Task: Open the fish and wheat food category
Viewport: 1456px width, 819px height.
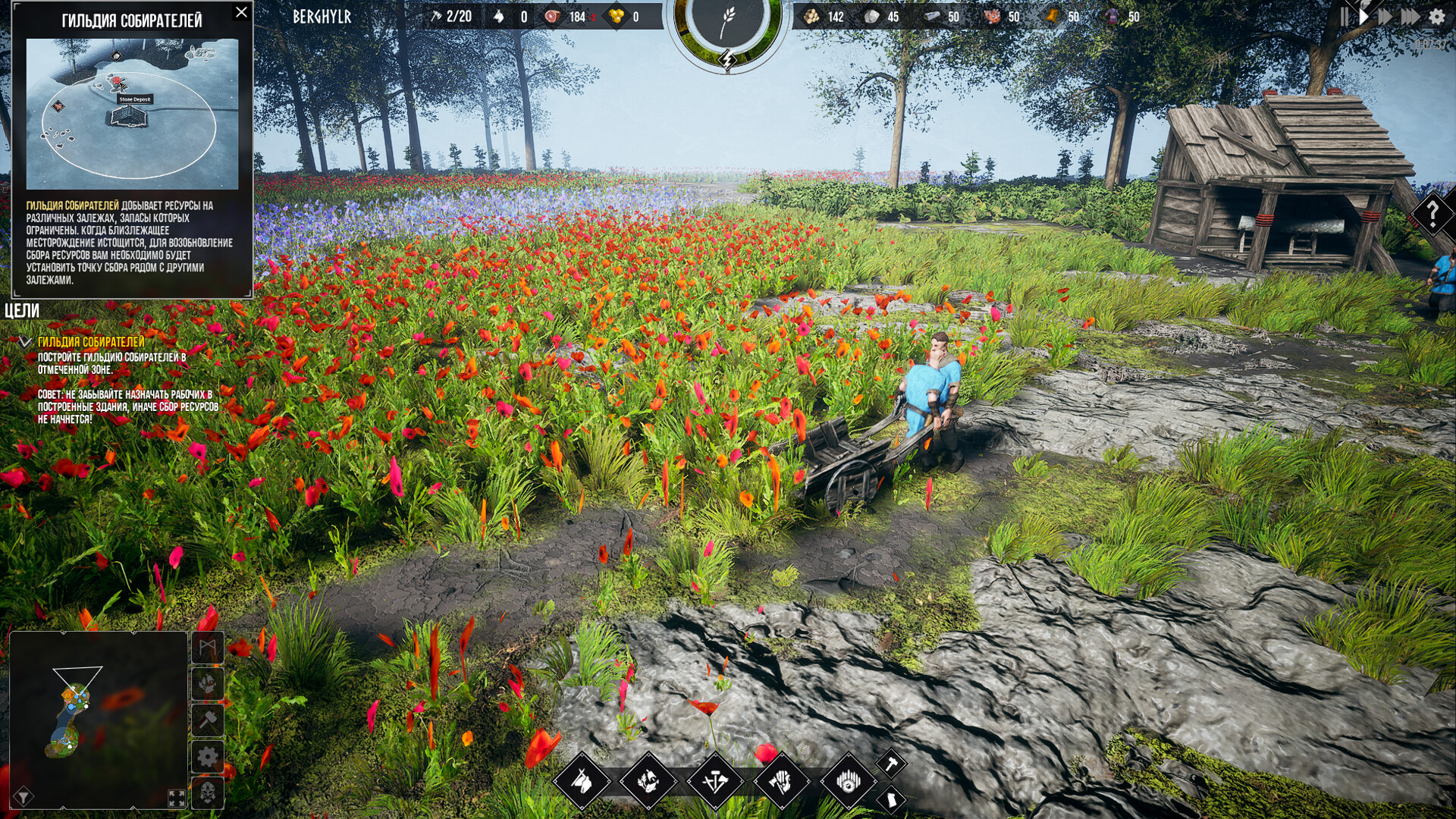Action: click(648, 781)
